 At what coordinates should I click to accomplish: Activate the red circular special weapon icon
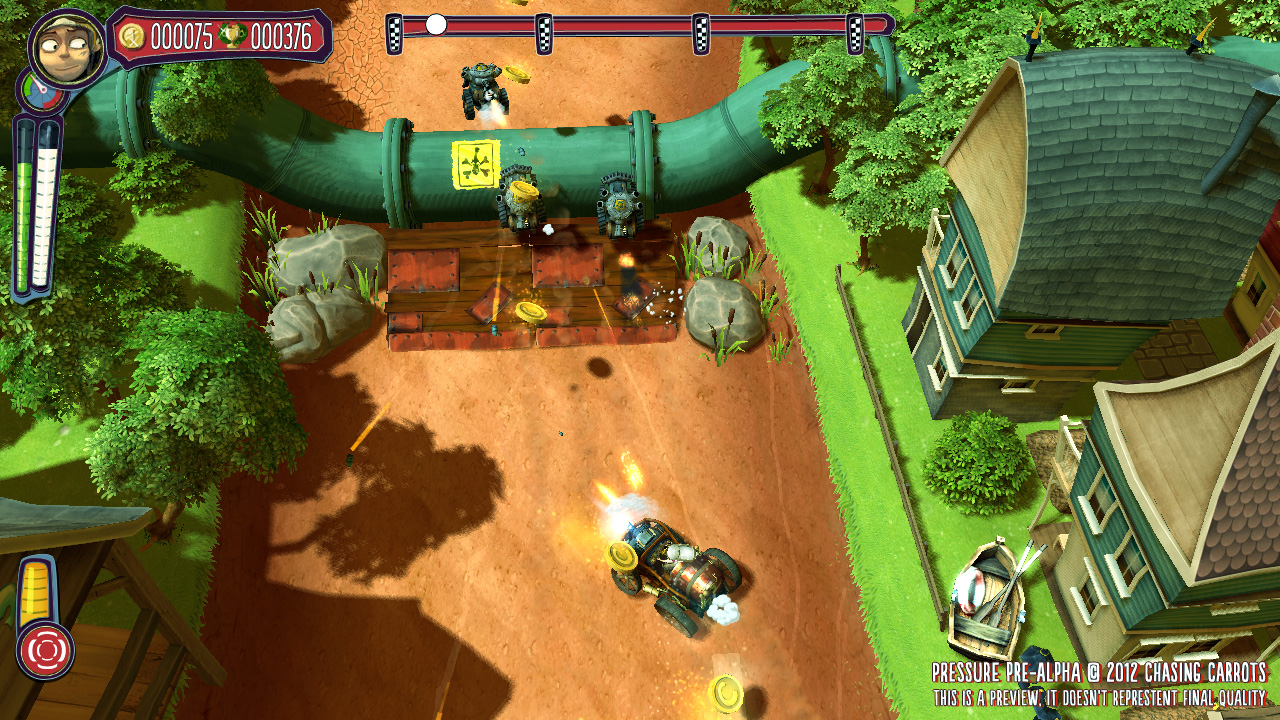[45, 650]
